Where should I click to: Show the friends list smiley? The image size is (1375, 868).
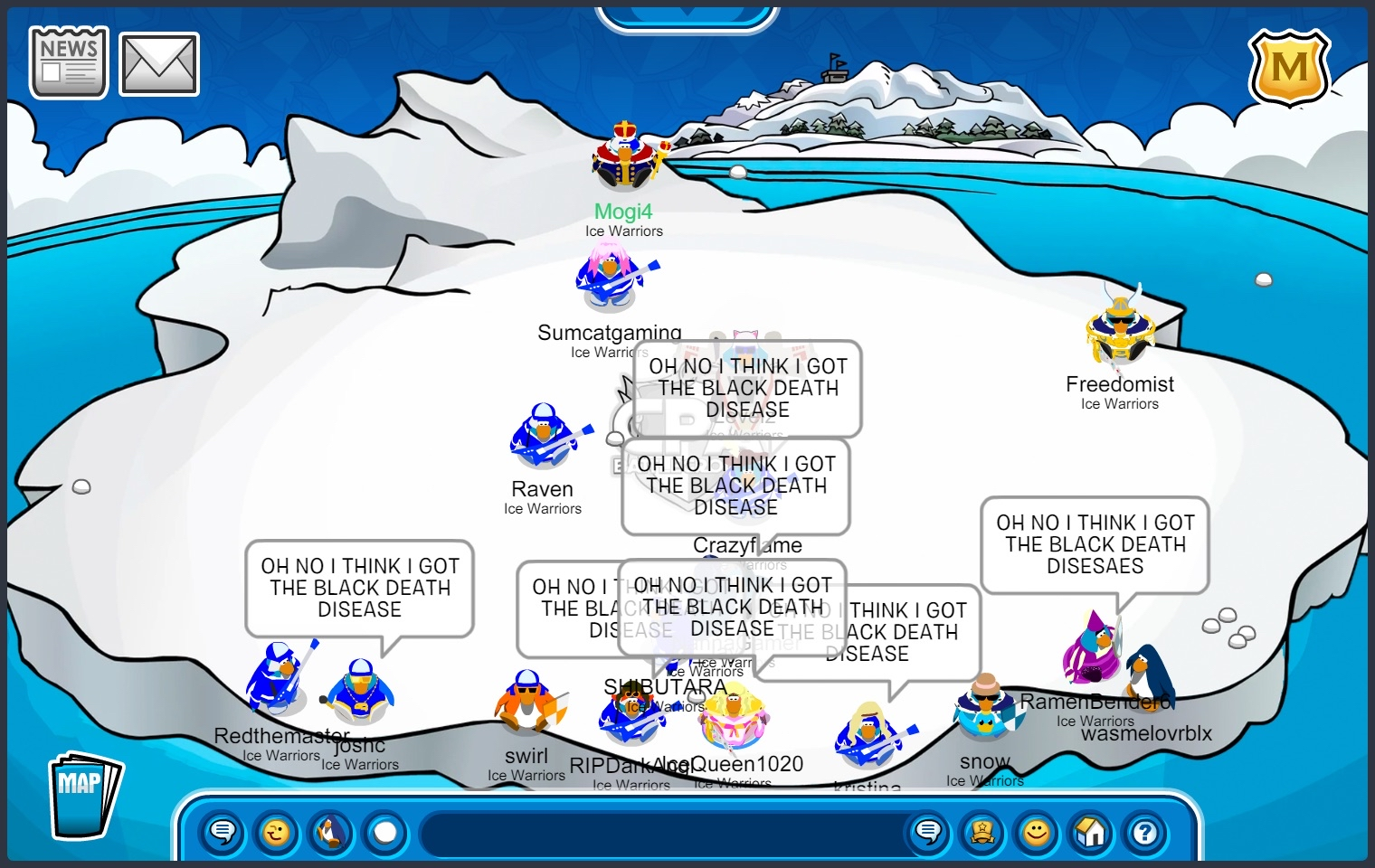click(1037, 831)
